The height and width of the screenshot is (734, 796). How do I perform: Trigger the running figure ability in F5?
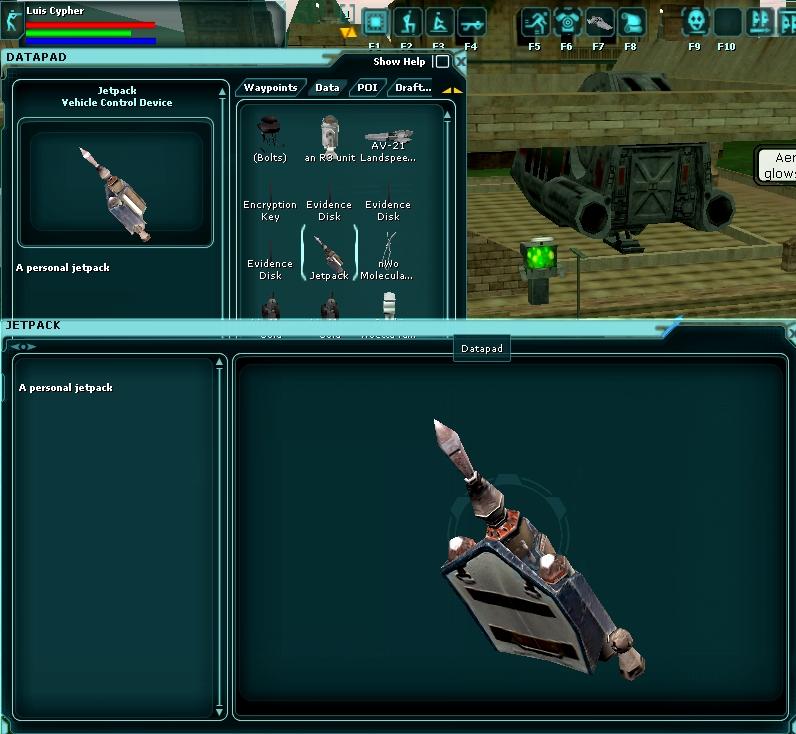(x=535, y=22)
